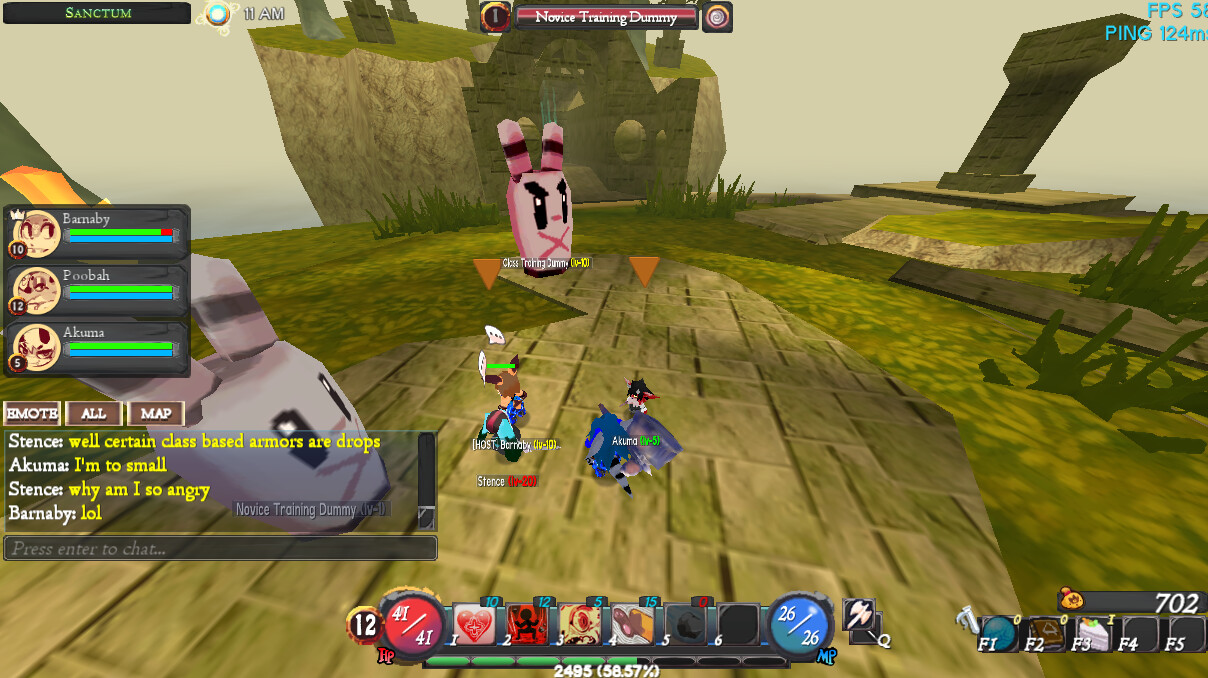Image resolution: width=1208 pixels, height=678 pixels.
Task: Open the EMOTE chat button
Action: [x=32, y=413]
